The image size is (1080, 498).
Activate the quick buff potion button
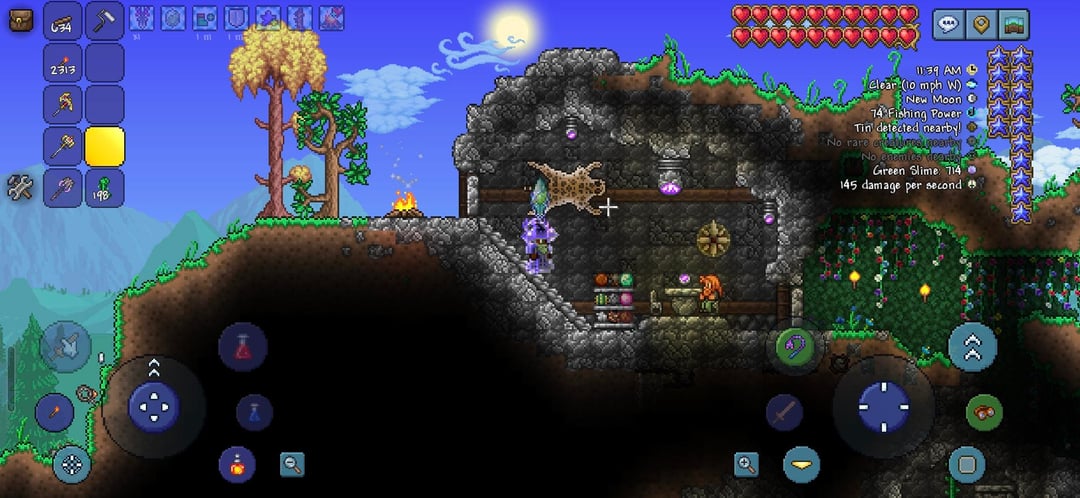point(237,464)
